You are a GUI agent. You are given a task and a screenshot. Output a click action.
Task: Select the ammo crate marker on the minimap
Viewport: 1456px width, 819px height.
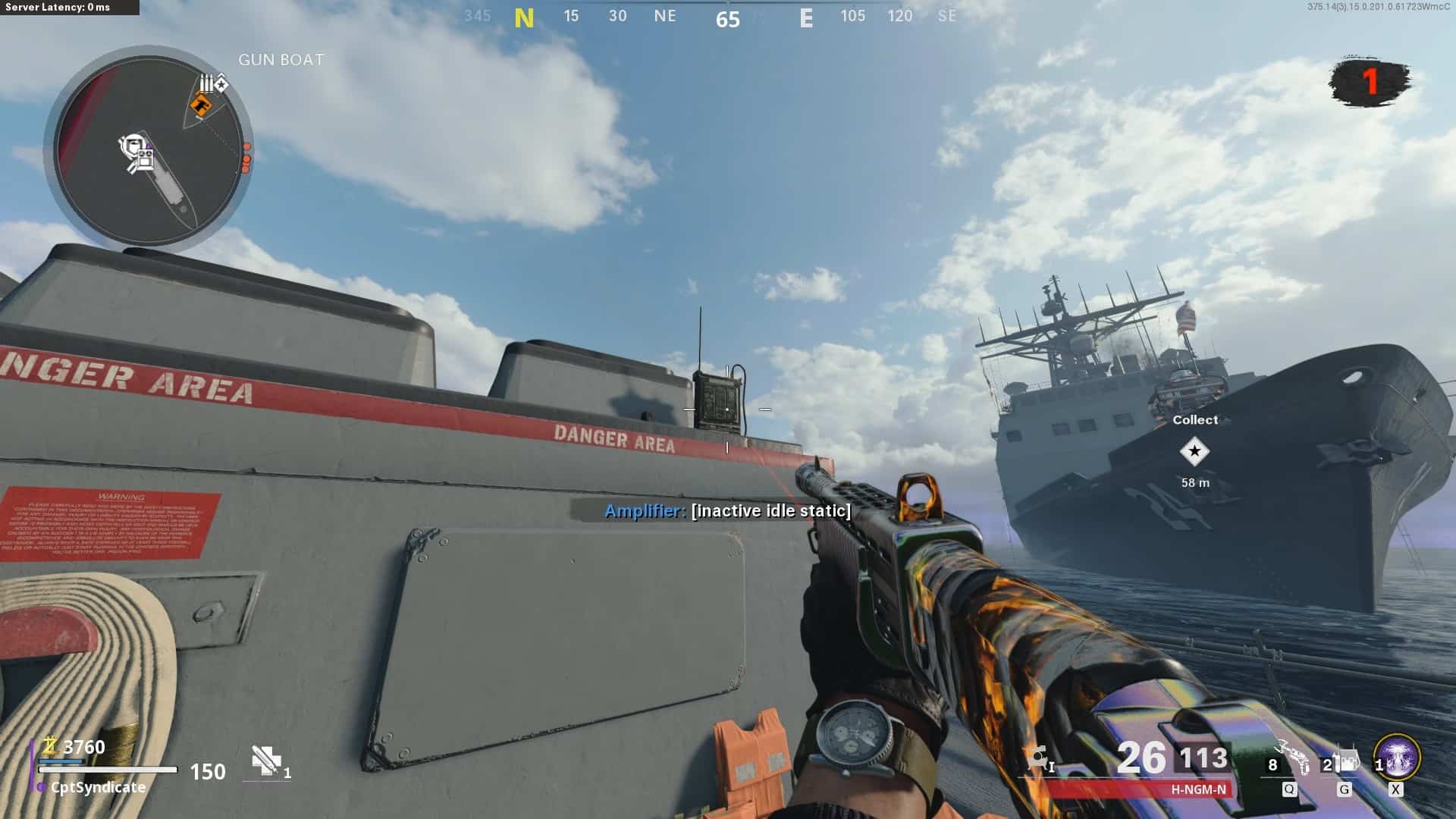(206, 83)
